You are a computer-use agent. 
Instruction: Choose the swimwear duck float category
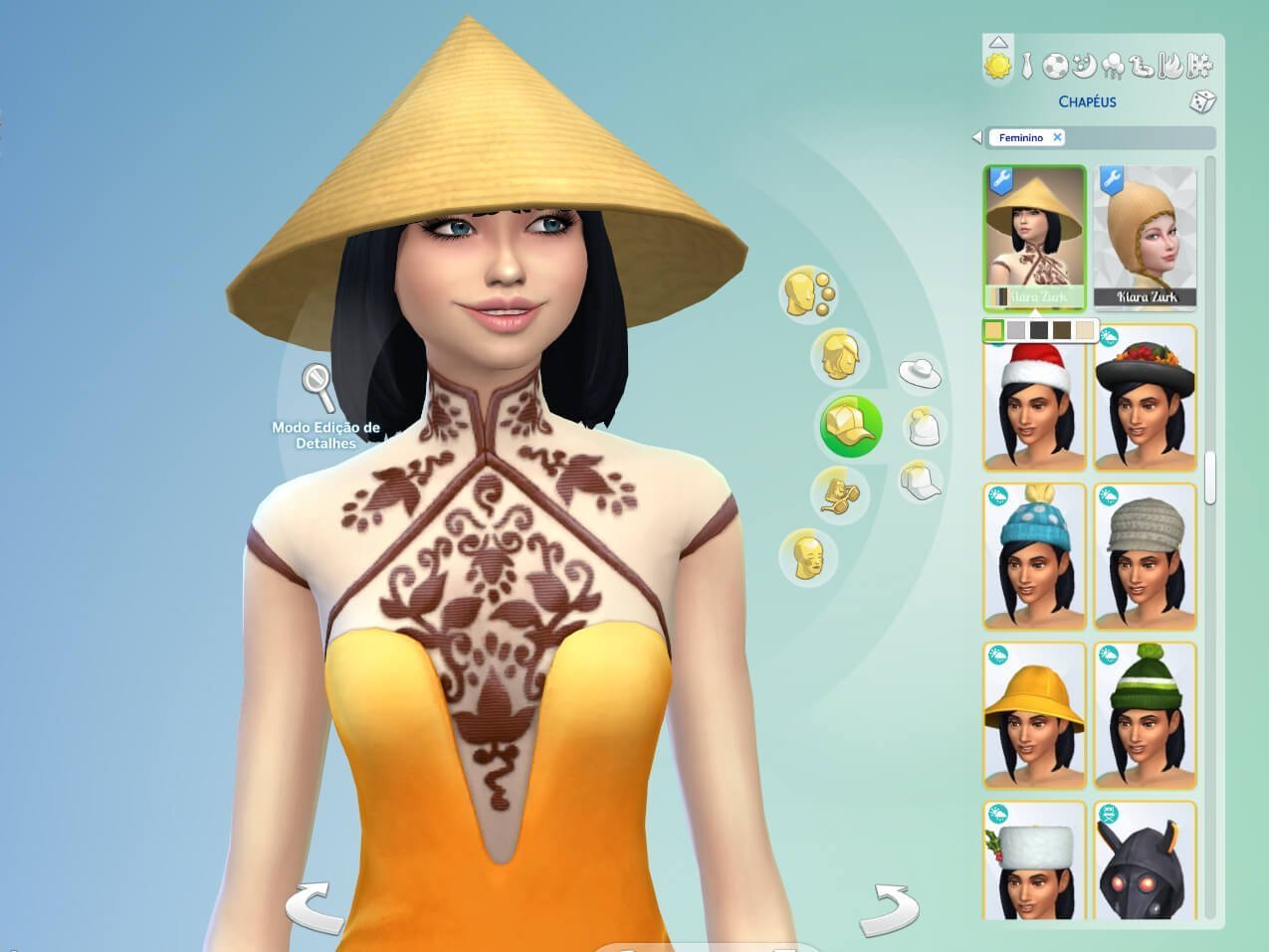1144,66
